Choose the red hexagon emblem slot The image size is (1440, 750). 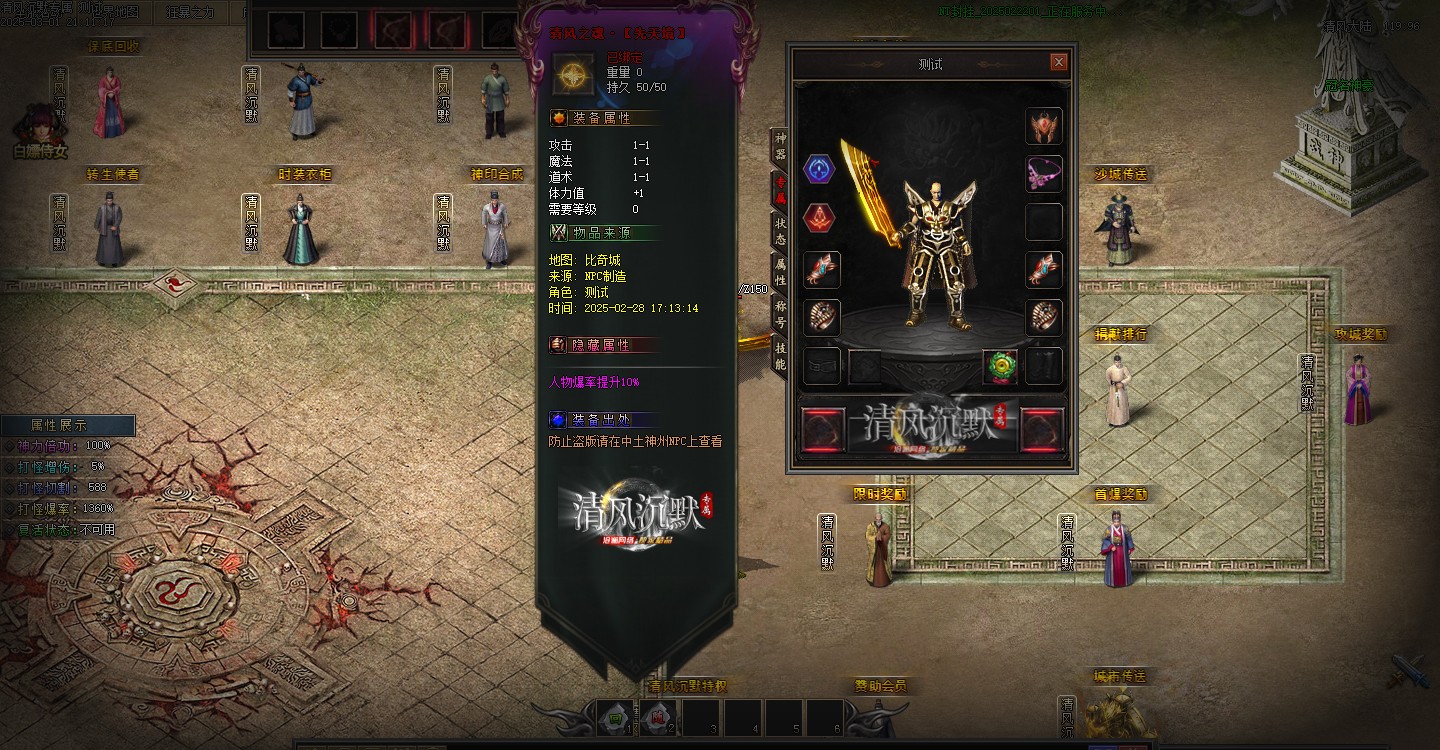pyautogui.click(x=820, y=217)
